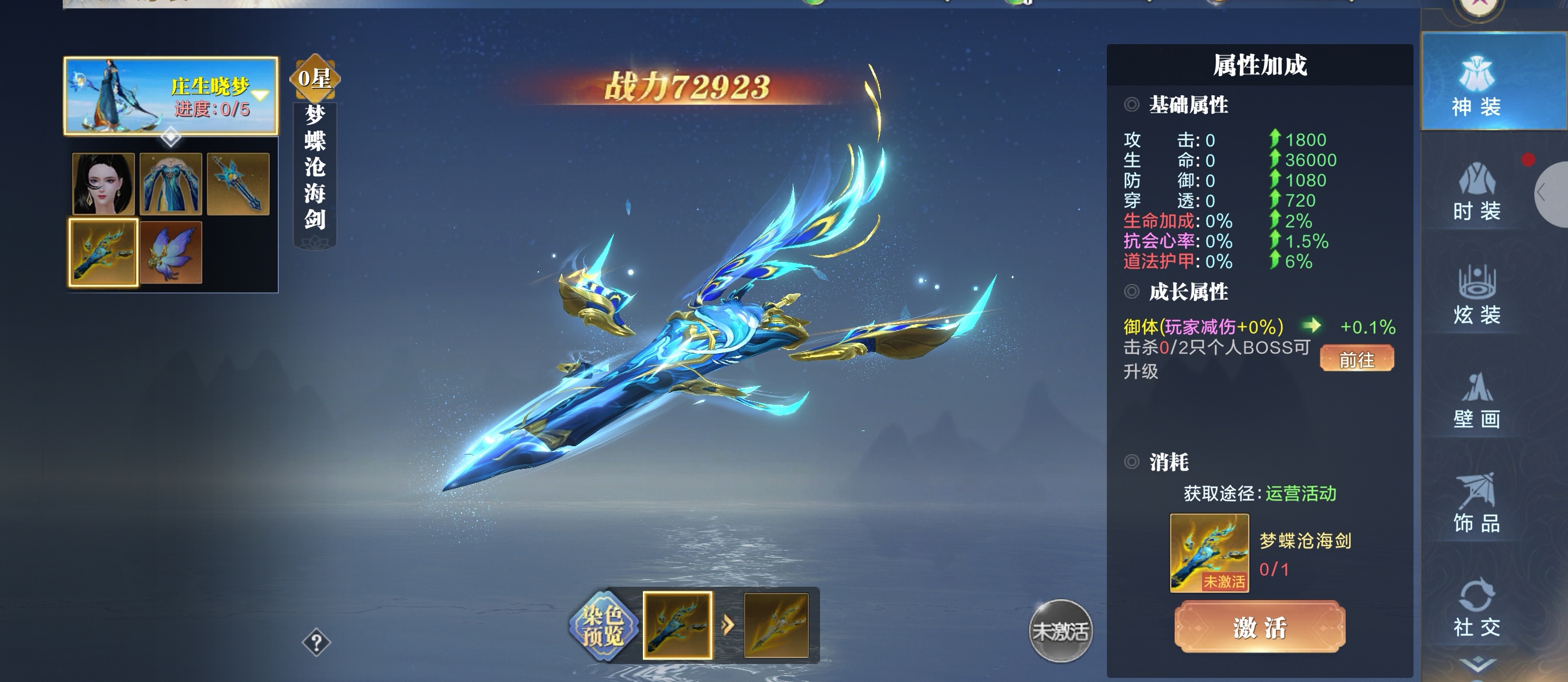Tap the round 未激活 status button
This screenshot has width=1568, height=682.
tap(1060, 631)
